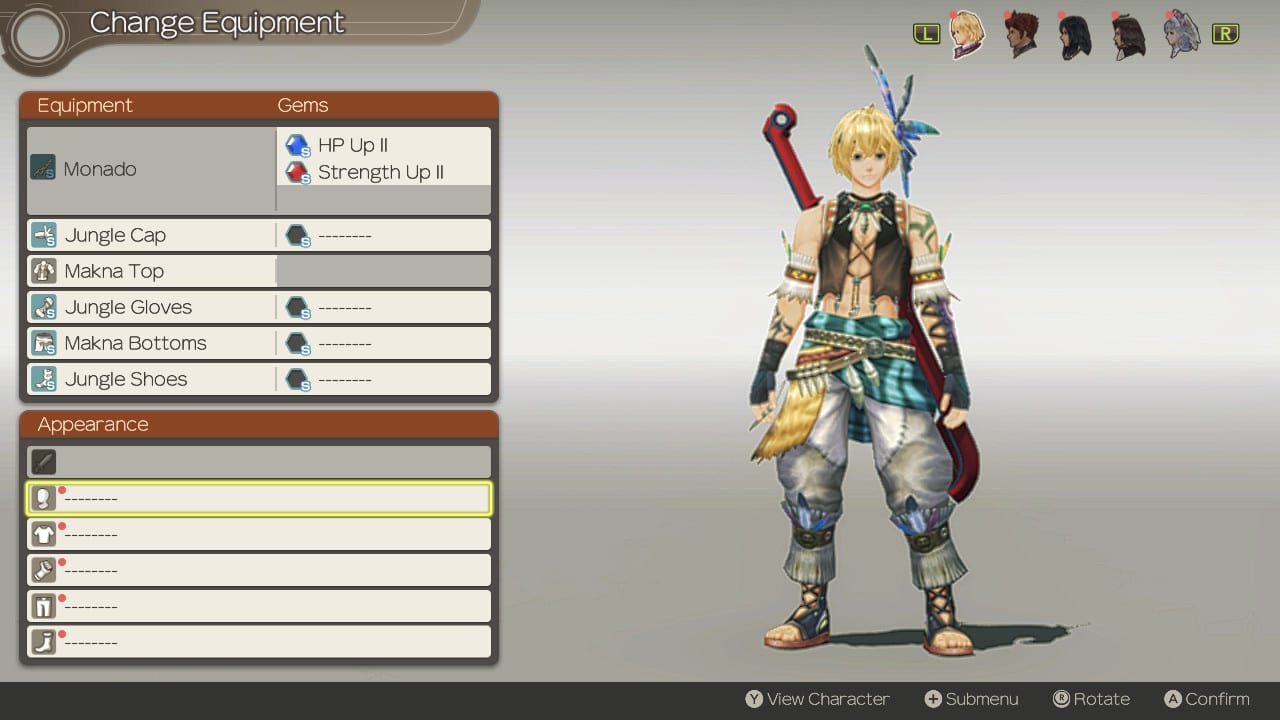
Task: Select the empty gem slot beside Jungle Gloves
Action: tap(383, 307)
